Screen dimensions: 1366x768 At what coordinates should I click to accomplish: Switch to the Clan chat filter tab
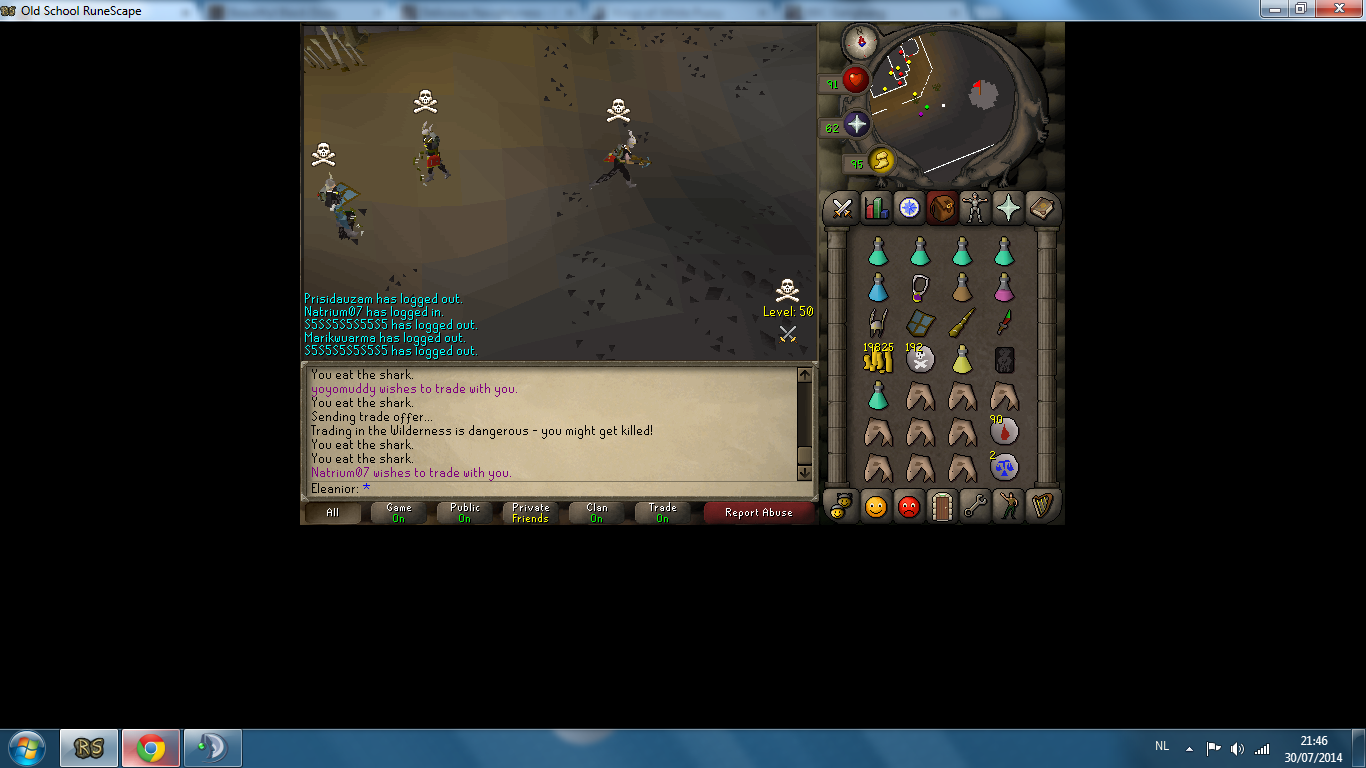pos(596,512)
